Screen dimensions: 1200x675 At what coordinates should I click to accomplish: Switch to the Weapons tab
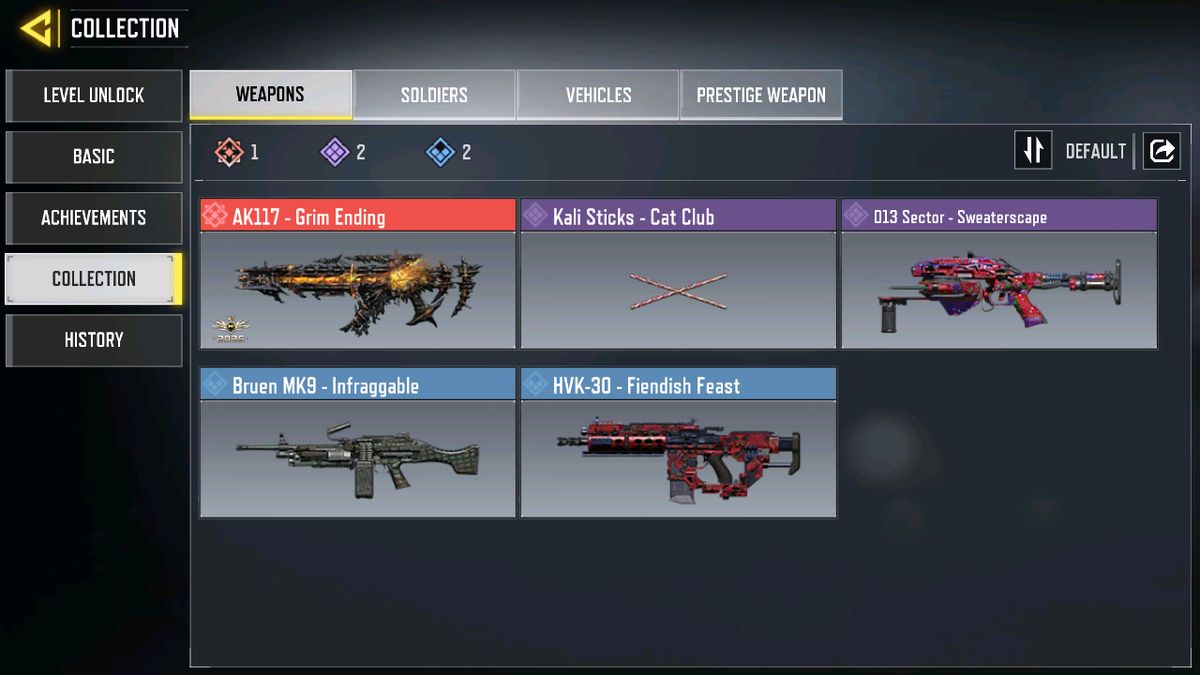click(x=270, y=95)
